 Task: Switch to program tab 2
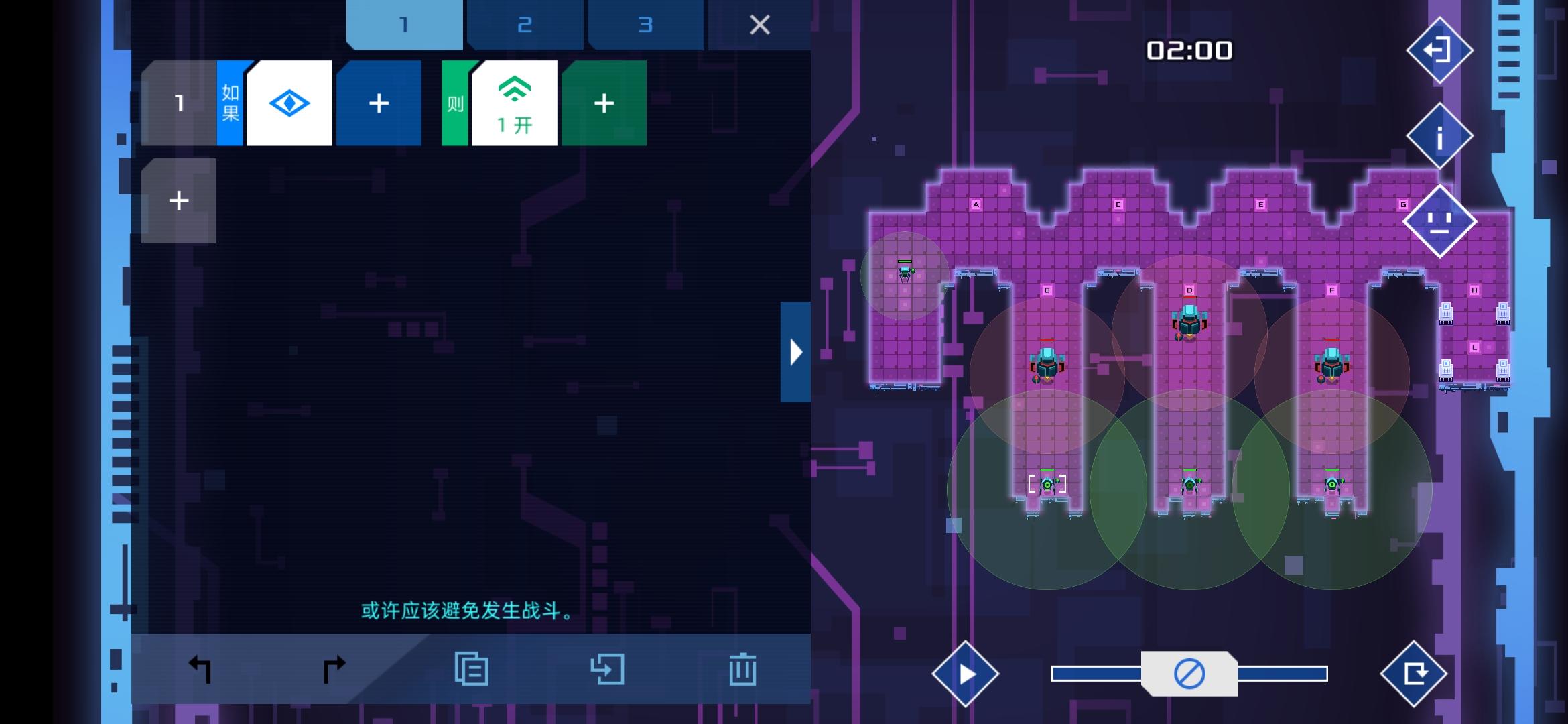coord(525,25)
